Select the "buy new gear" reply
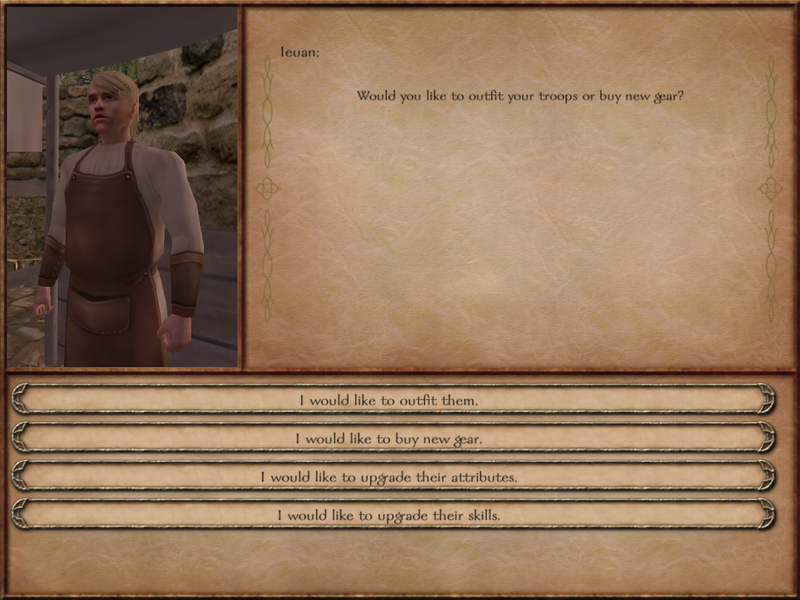800x600 pixels. point(390,438)
